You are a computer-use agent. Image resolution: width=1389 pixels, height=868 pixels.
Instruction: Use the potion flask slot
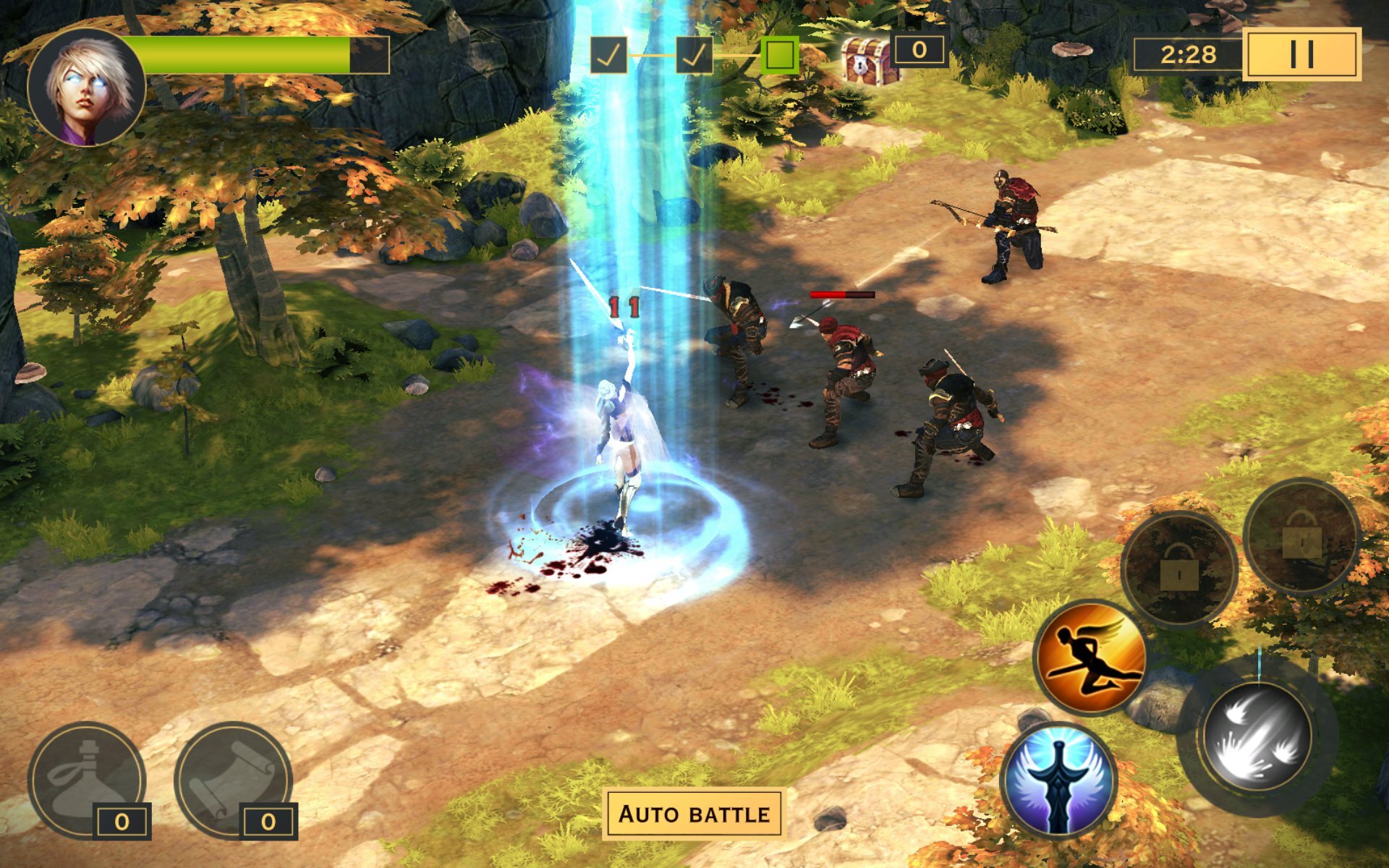(87, 780)
